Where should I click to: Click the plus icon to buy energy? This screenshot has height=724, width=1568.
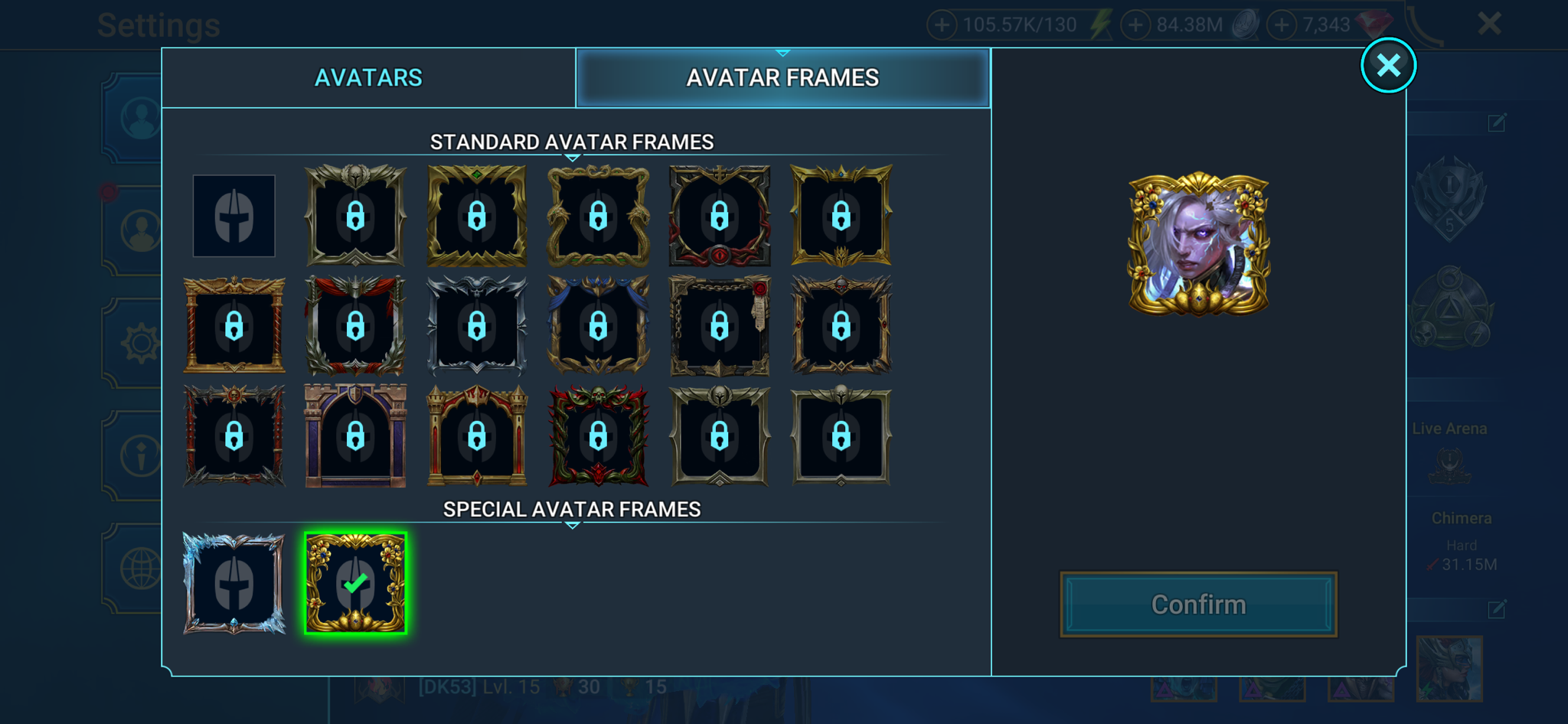point(942,24)
